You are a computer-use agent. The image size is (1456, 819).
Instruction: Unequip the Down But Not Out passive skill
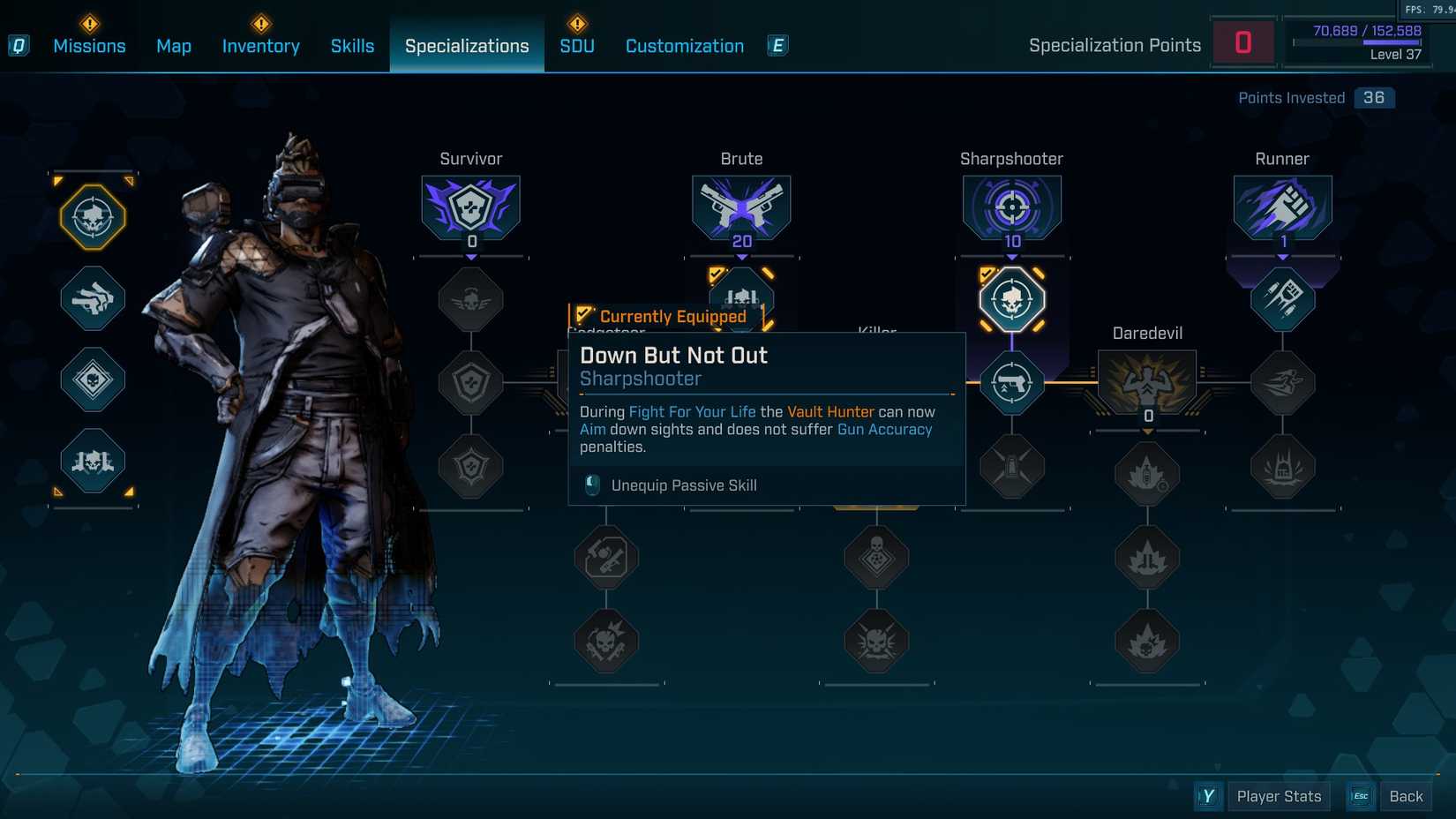tap(686, 485)
